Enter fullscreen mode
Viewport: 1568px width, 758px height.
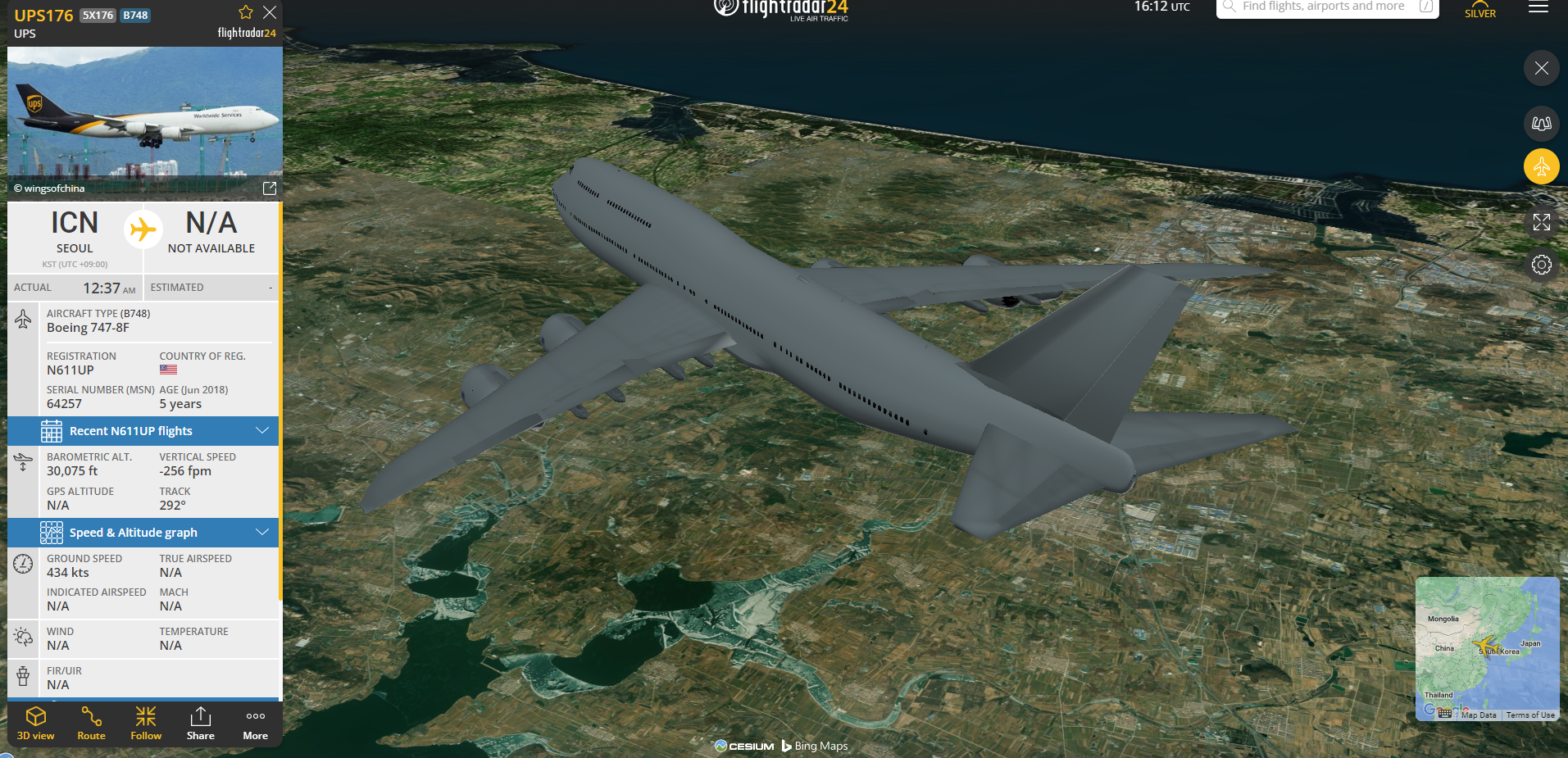click(x=1541, y=222)
